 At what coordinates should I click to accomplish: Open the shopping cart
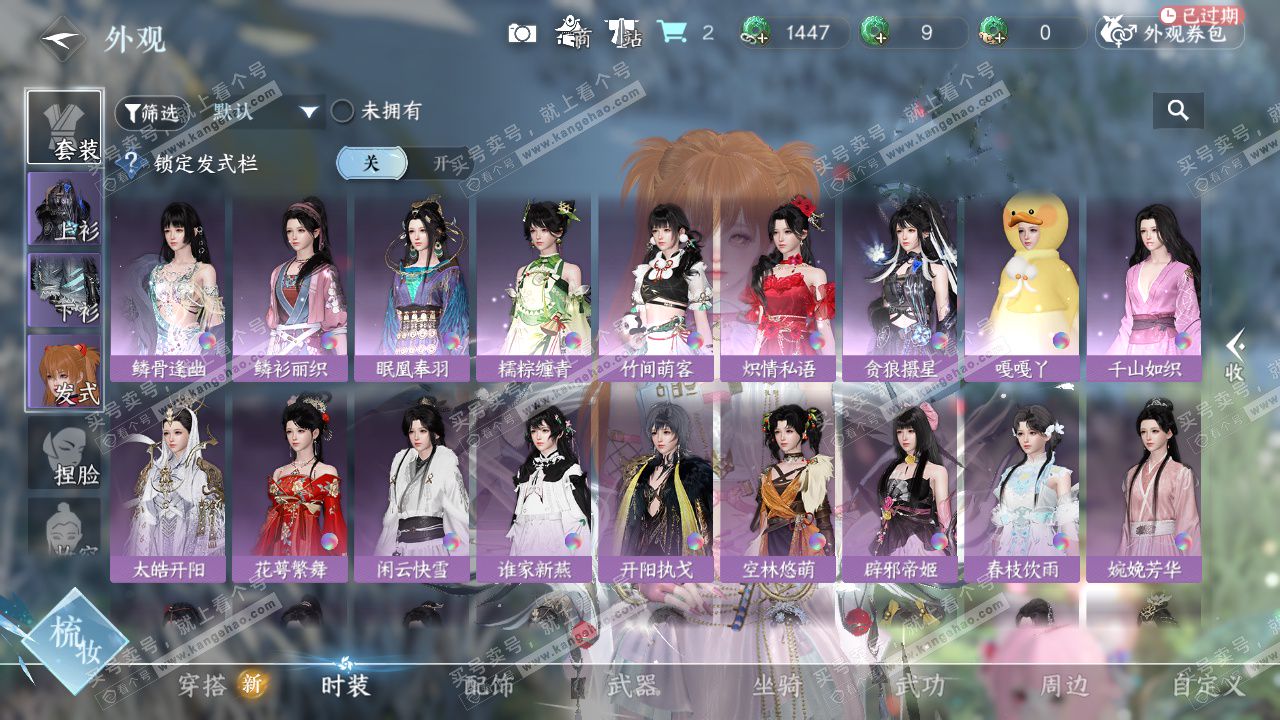tap(672, 33)
